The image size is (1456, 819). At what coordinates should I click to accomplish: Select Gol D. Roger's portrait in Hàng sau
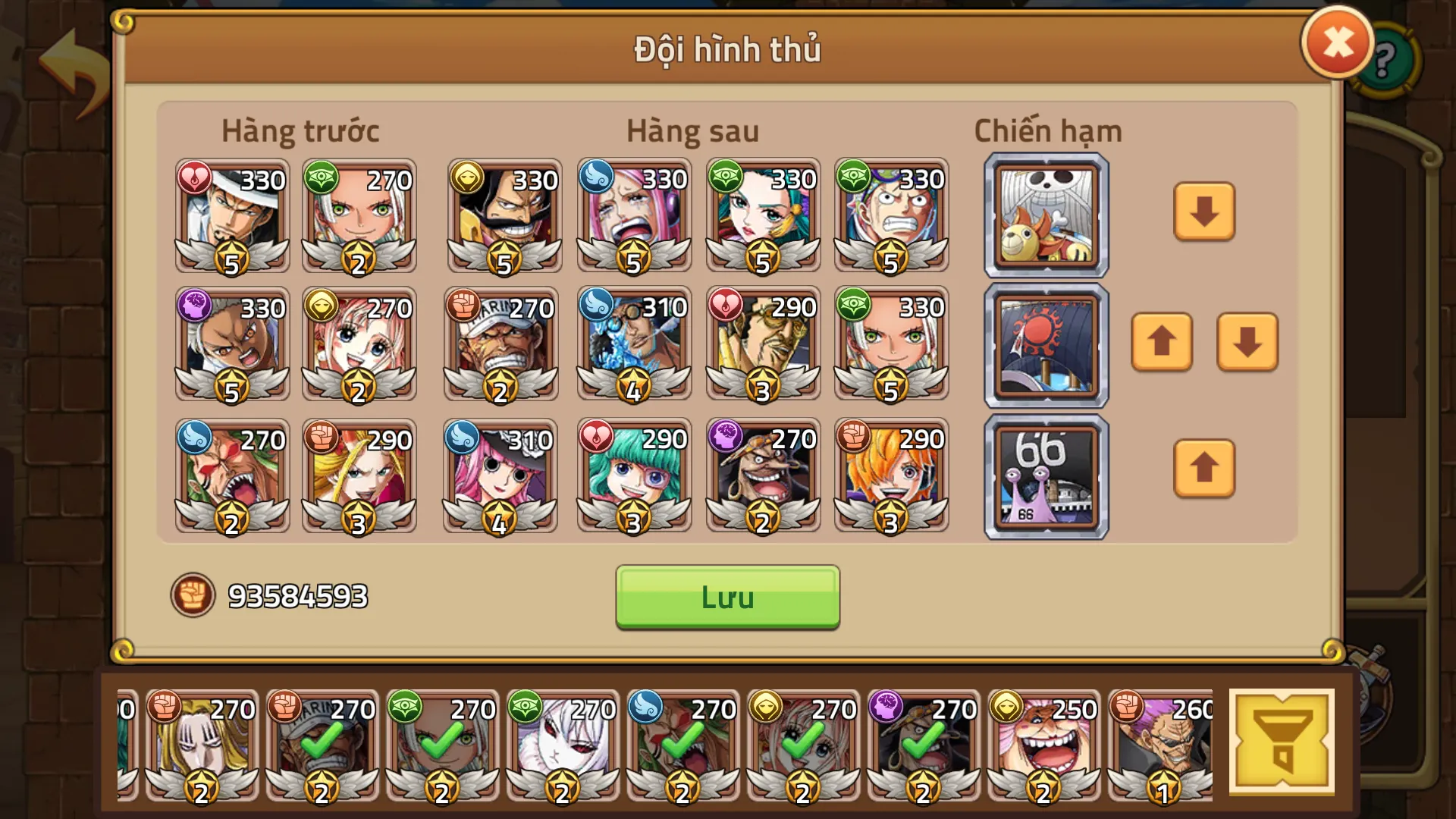[x=503, y=216]
